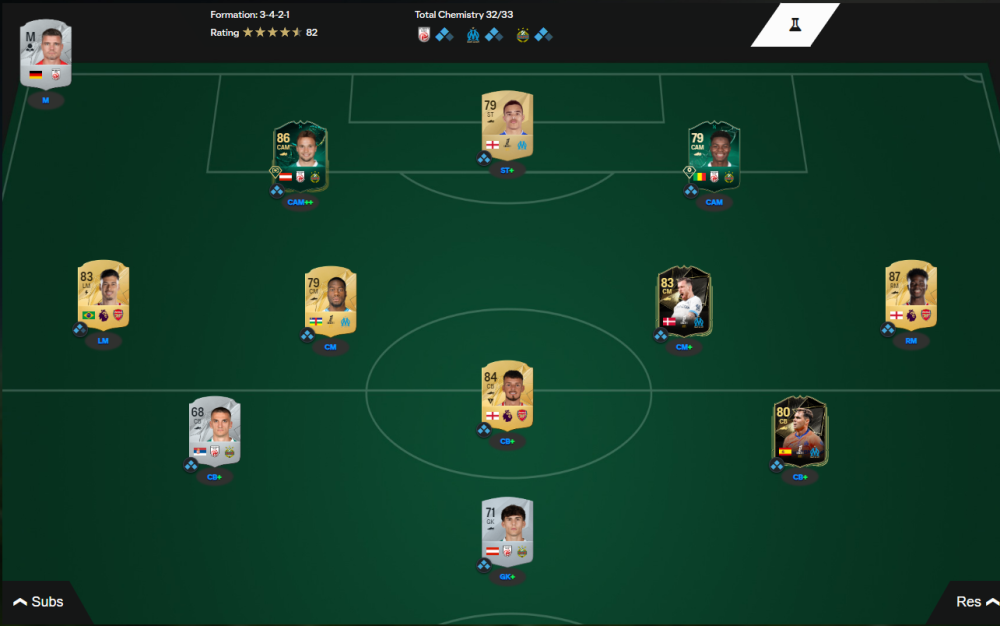Expand the Res reserves panel

coord(975,602)
